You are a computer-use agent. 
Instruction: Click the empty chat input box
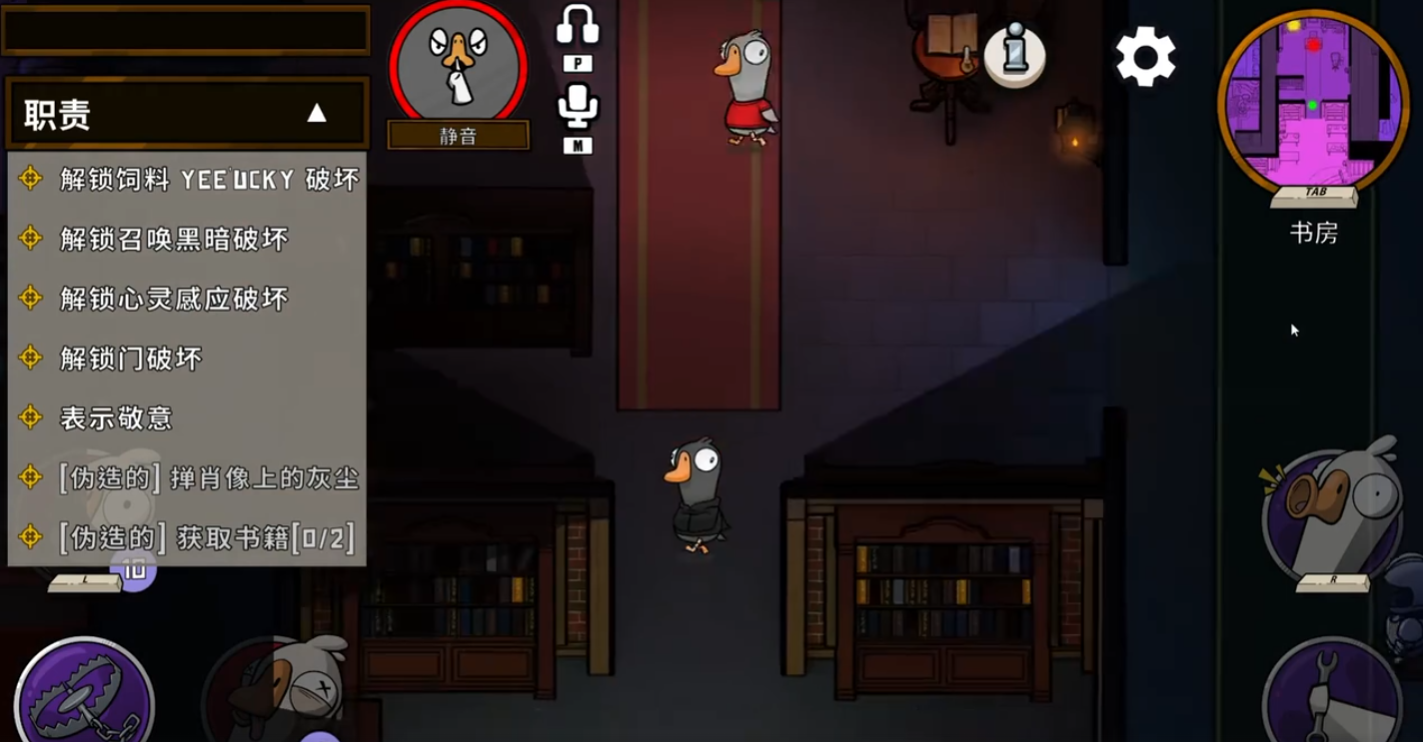click(185, 30)
